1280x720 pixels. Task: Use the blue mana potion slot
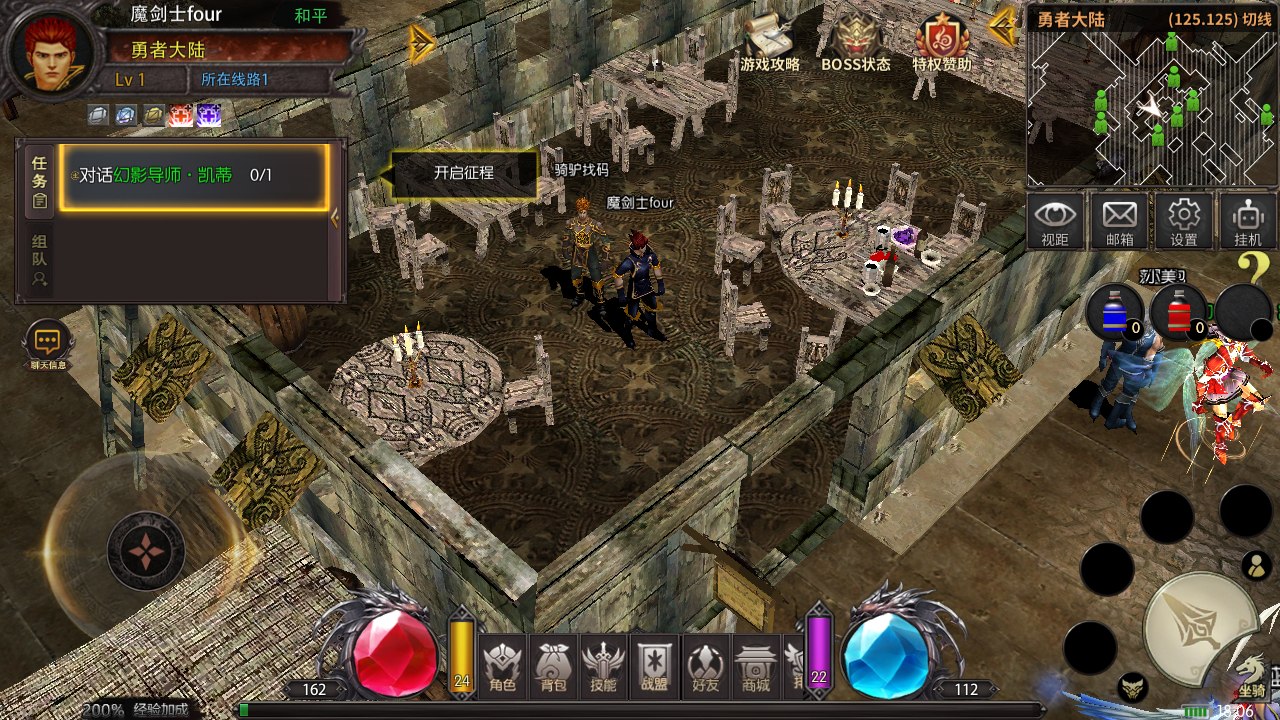1115,312
